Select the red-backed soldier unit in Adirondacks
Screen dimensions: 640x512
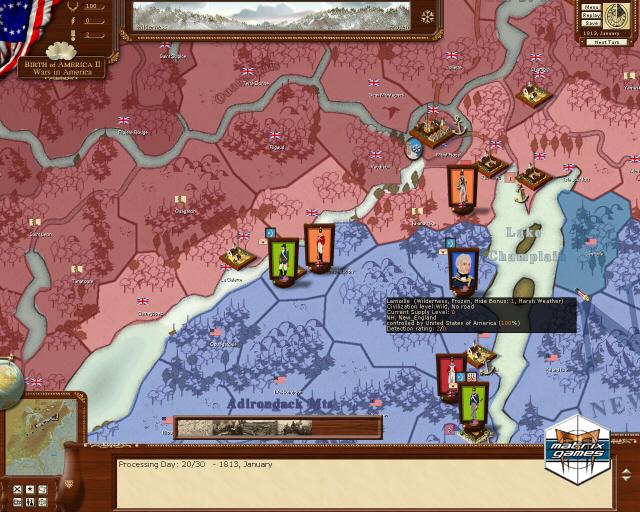coord(449,376)
